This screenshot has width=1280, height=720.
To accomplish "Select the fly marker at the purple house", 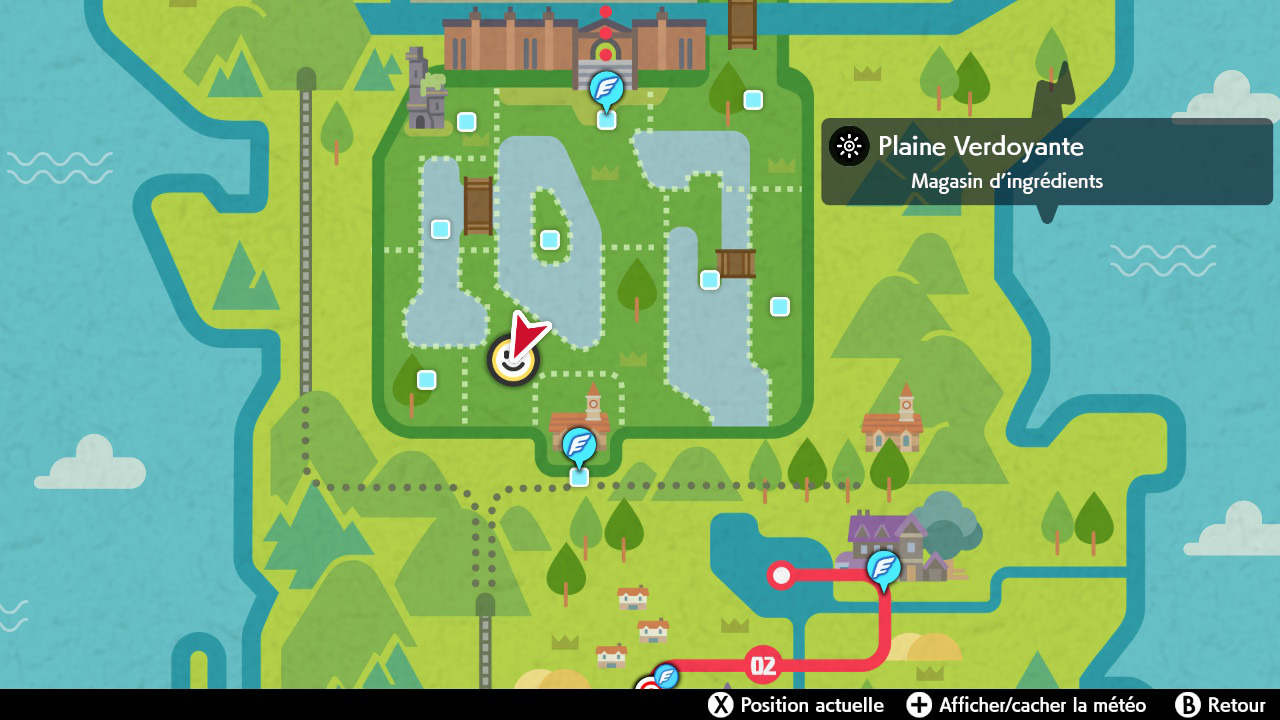I will pyautogui.click(x=883, y=567).
